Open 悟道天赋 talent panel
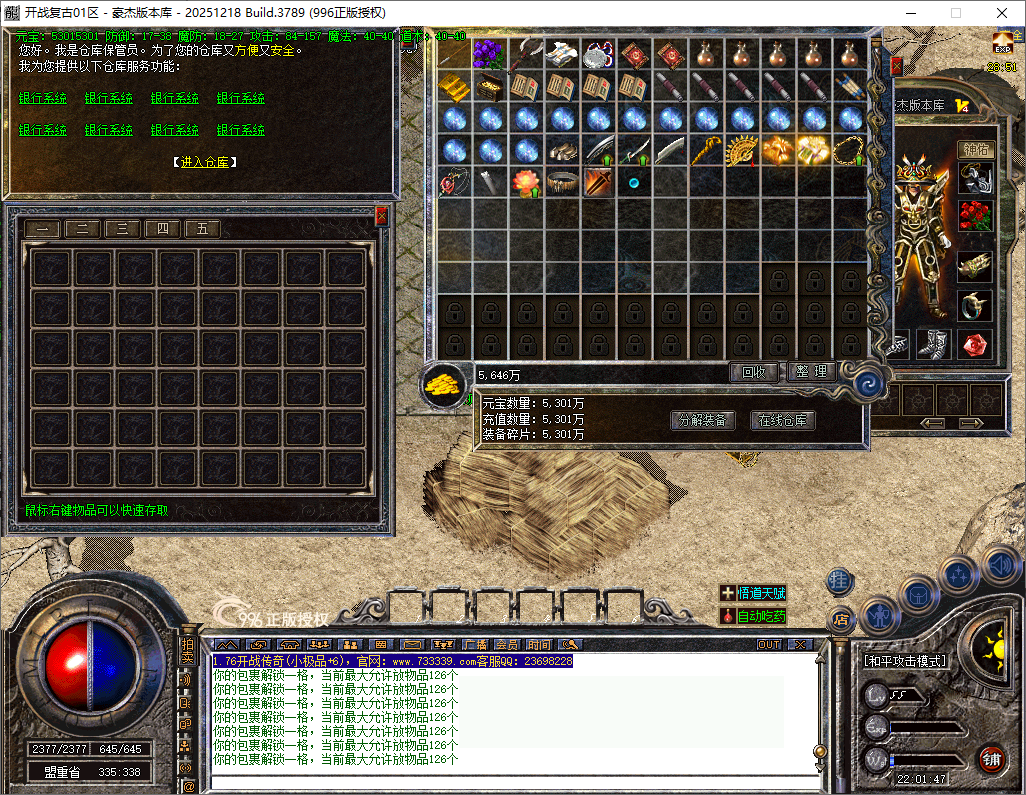 click(x=753, y=593)
